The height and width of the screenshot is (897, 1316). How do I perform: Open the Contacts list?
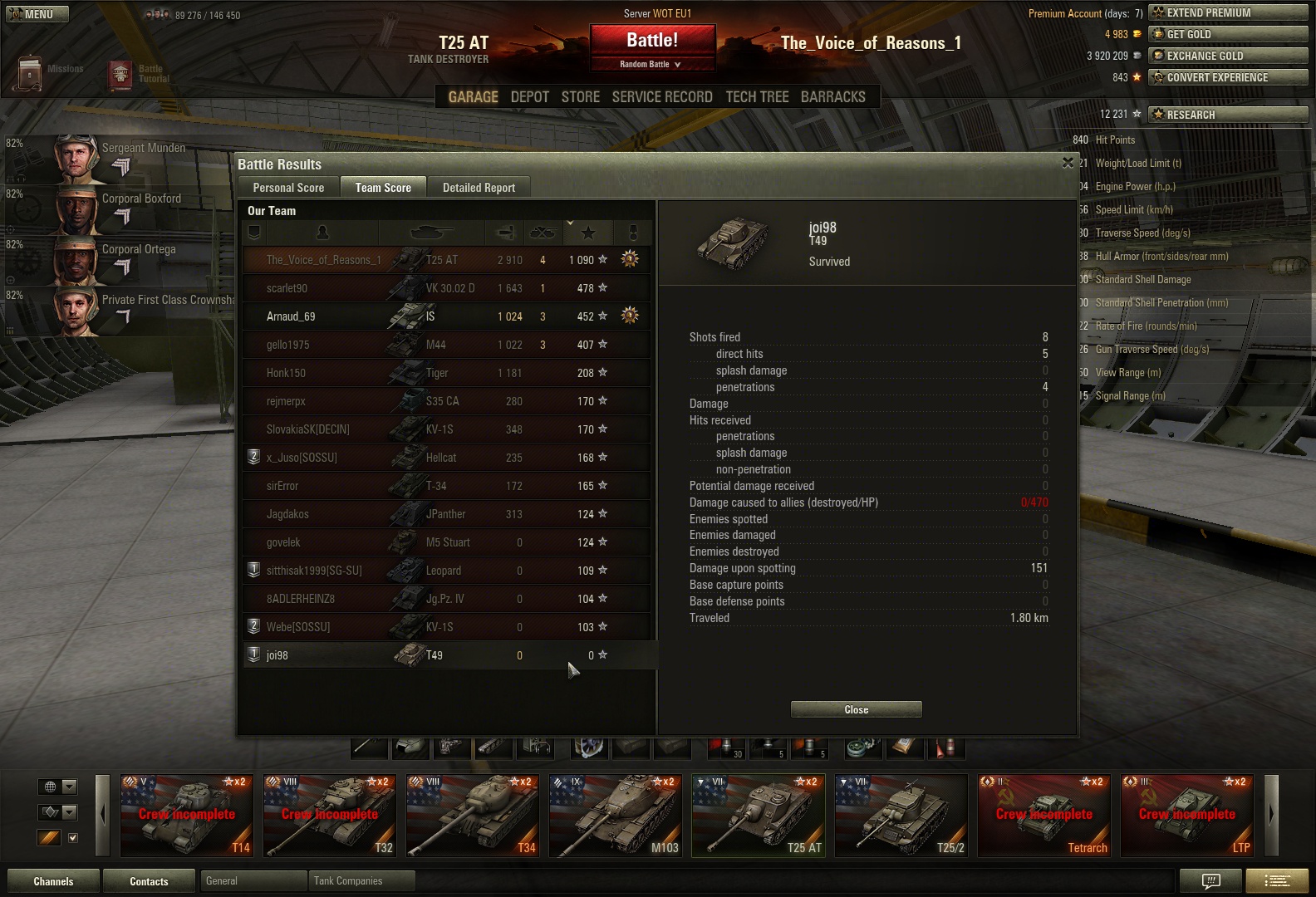pos(149,881)
